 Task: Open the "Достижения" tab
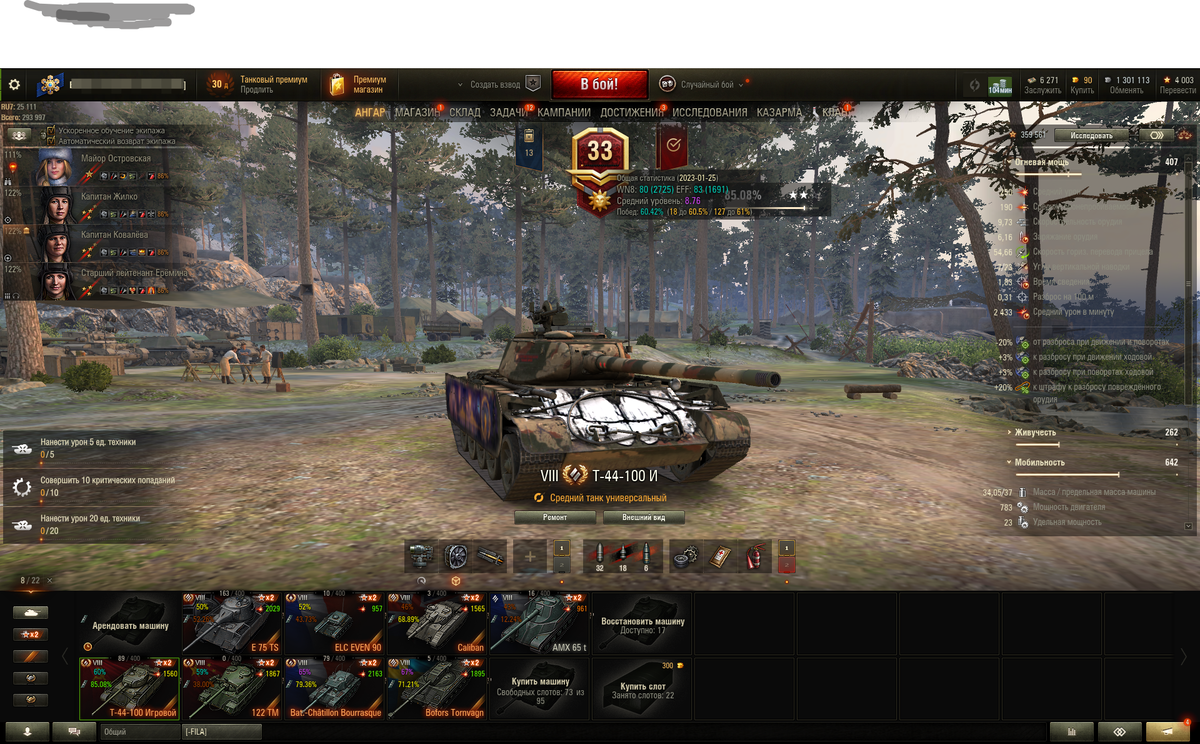click(631, 113)
